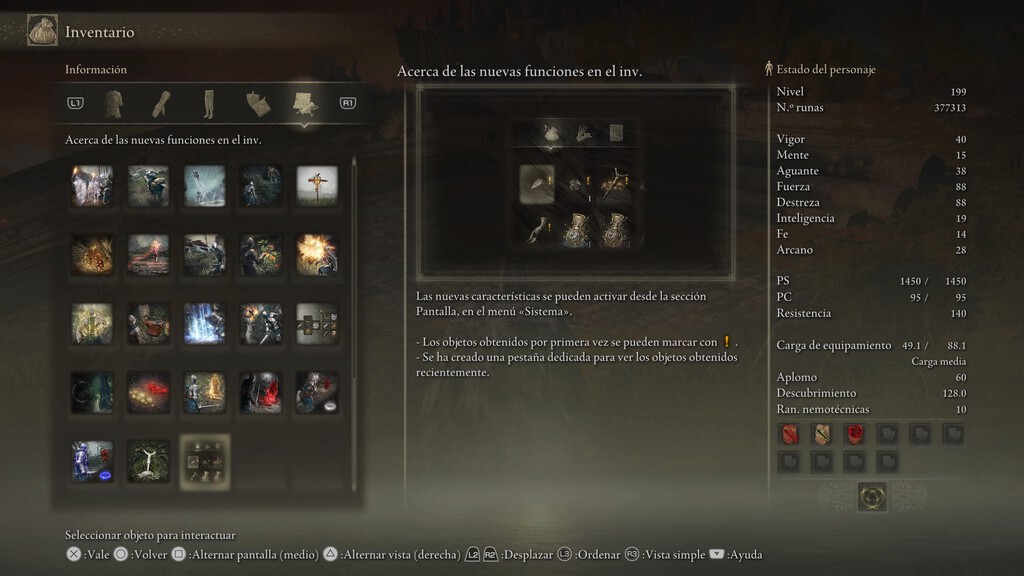
Task: Switch to the chest armor tab
Action: 114,103
